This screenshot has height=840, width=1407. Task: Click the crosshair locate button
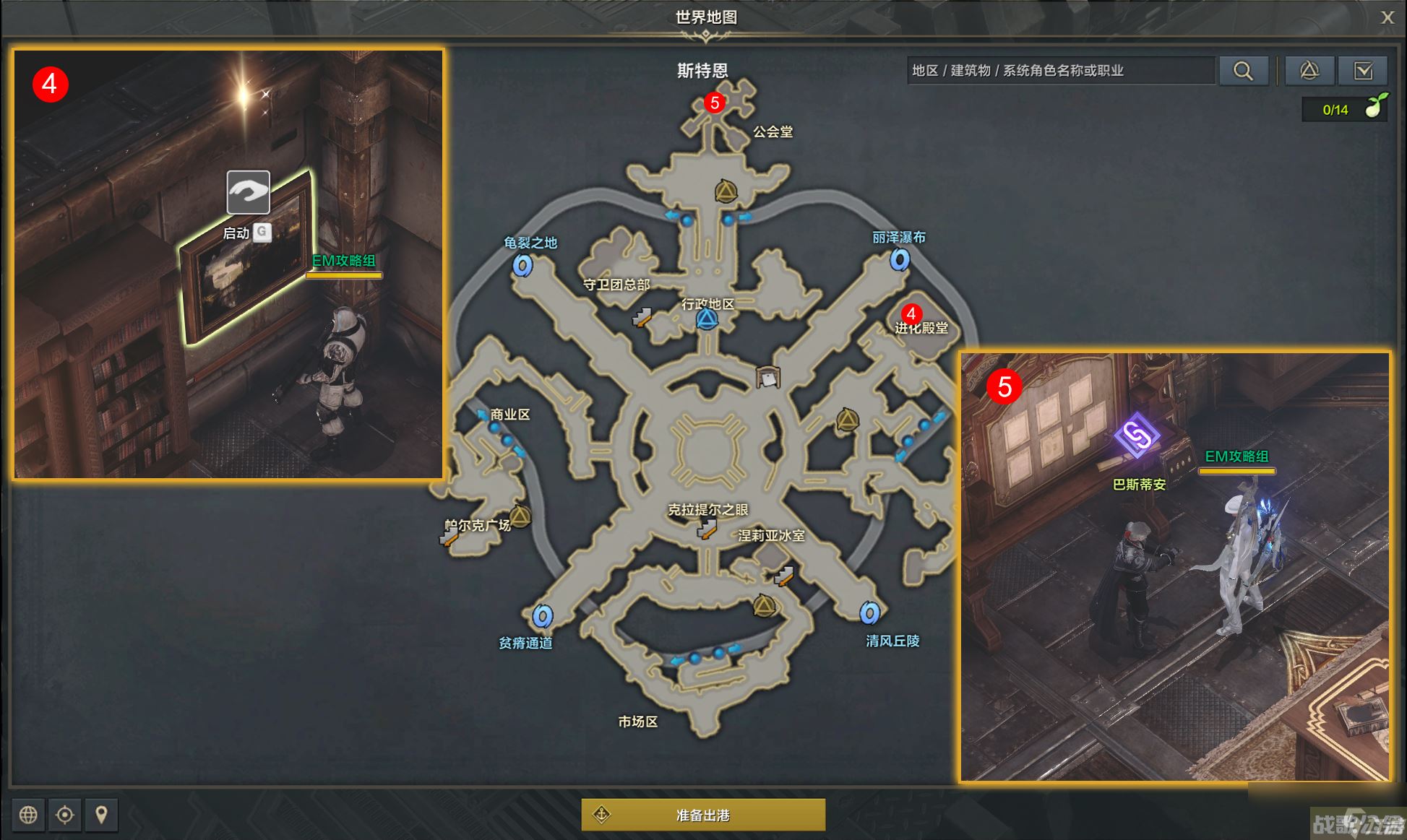(65, 815)
